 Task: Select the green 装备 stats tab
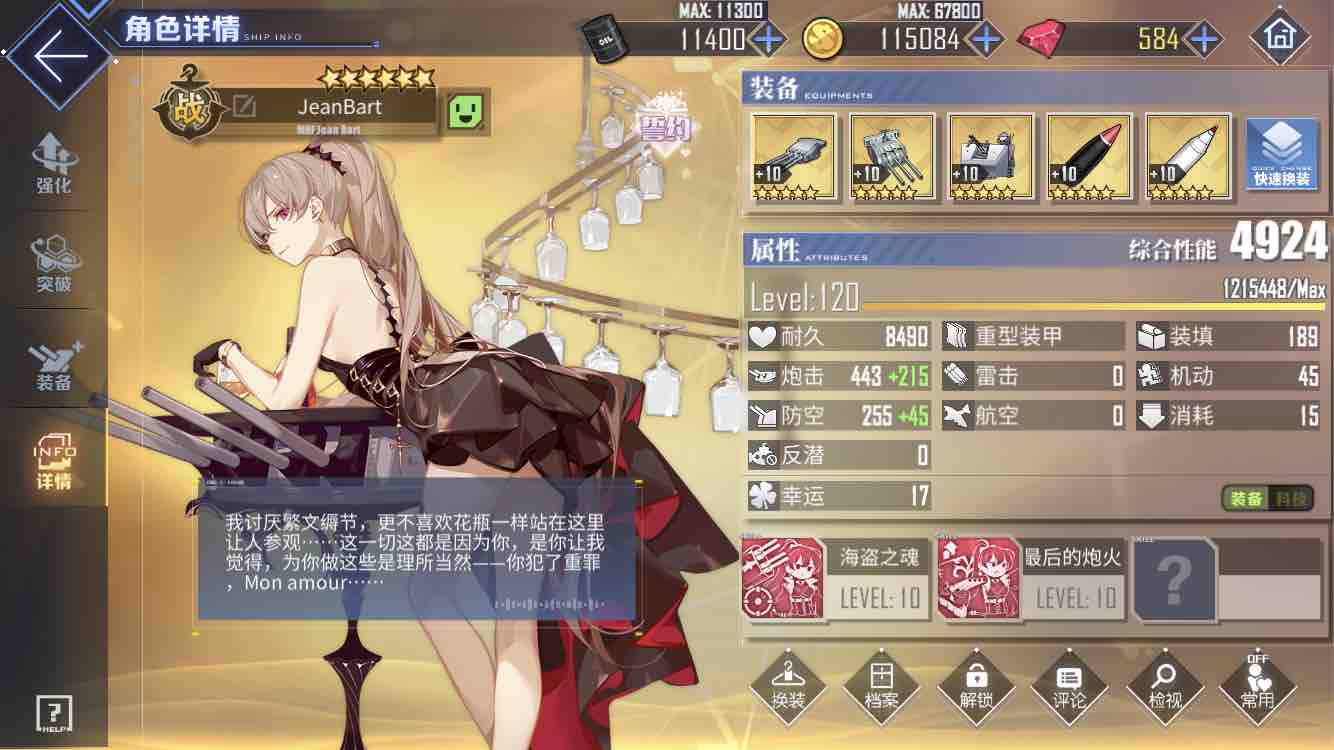[x=1241, y=500]
